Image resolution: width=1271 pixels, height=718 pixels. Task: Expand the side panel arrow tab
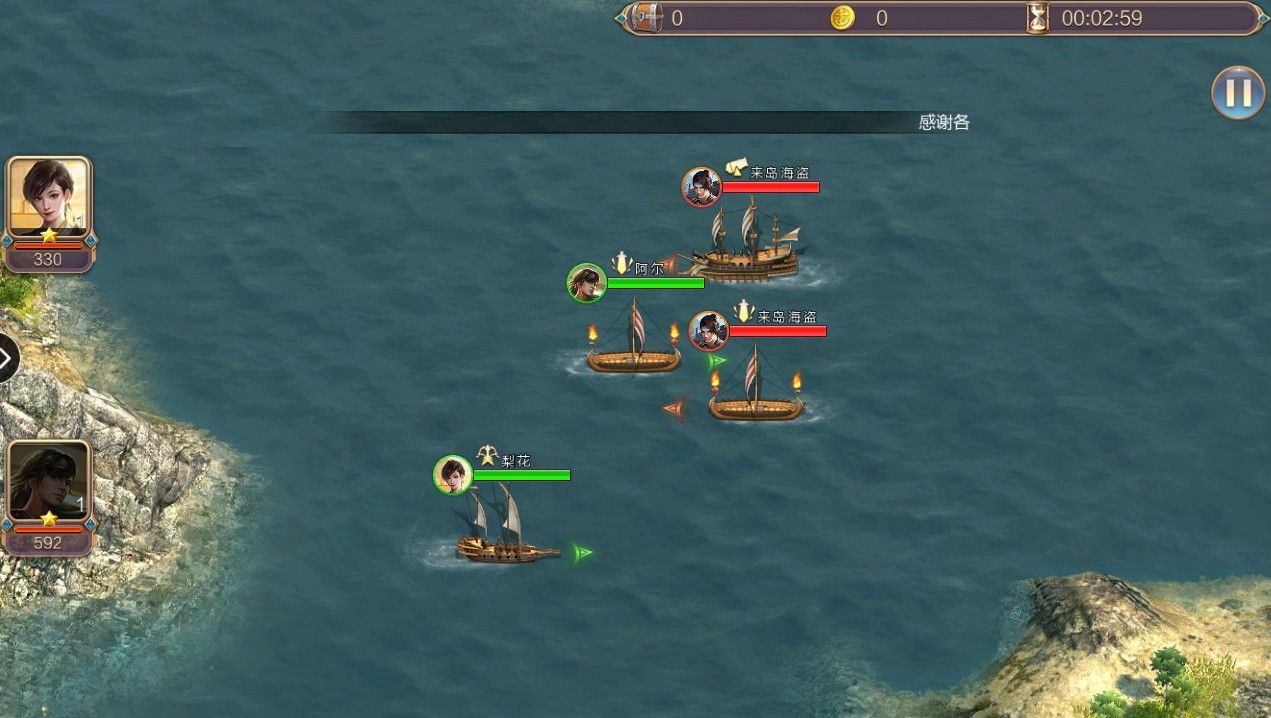tap(6, 358)
